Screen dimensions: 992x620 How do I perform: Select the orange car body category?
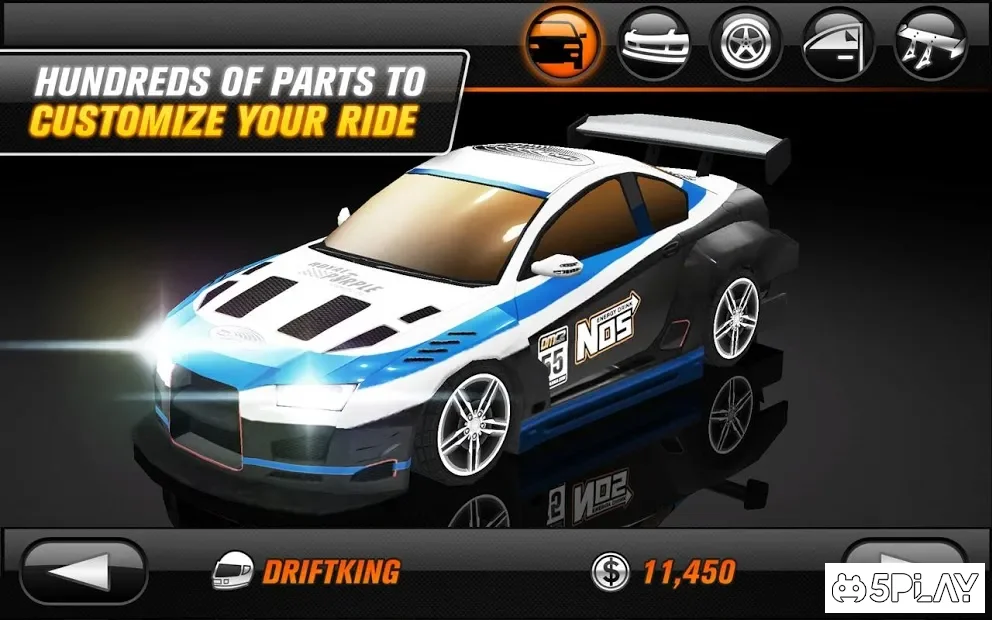tap(563, 42)
